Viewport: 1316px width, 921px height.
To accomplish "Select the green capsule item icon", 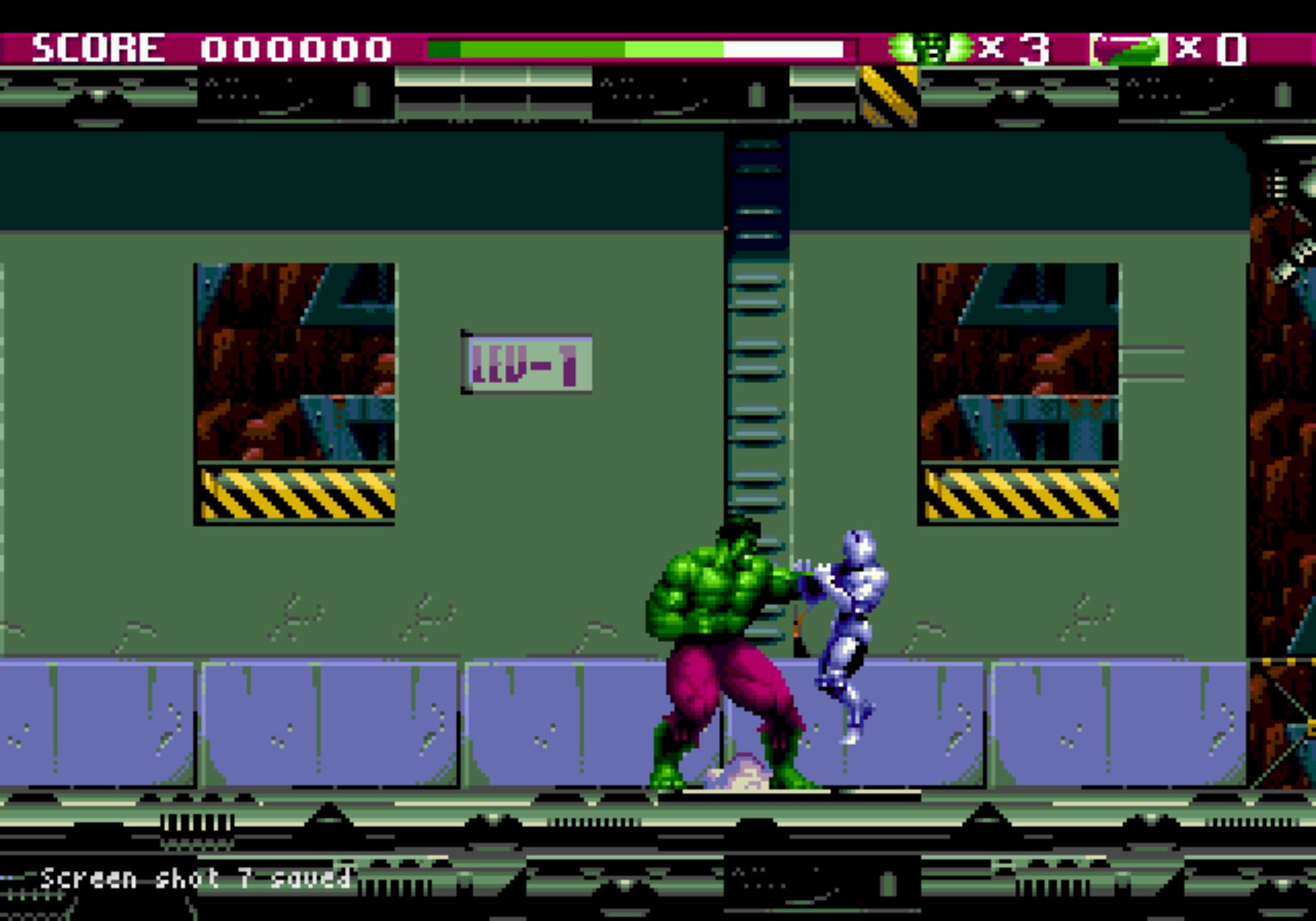I will coord(1129,49).
